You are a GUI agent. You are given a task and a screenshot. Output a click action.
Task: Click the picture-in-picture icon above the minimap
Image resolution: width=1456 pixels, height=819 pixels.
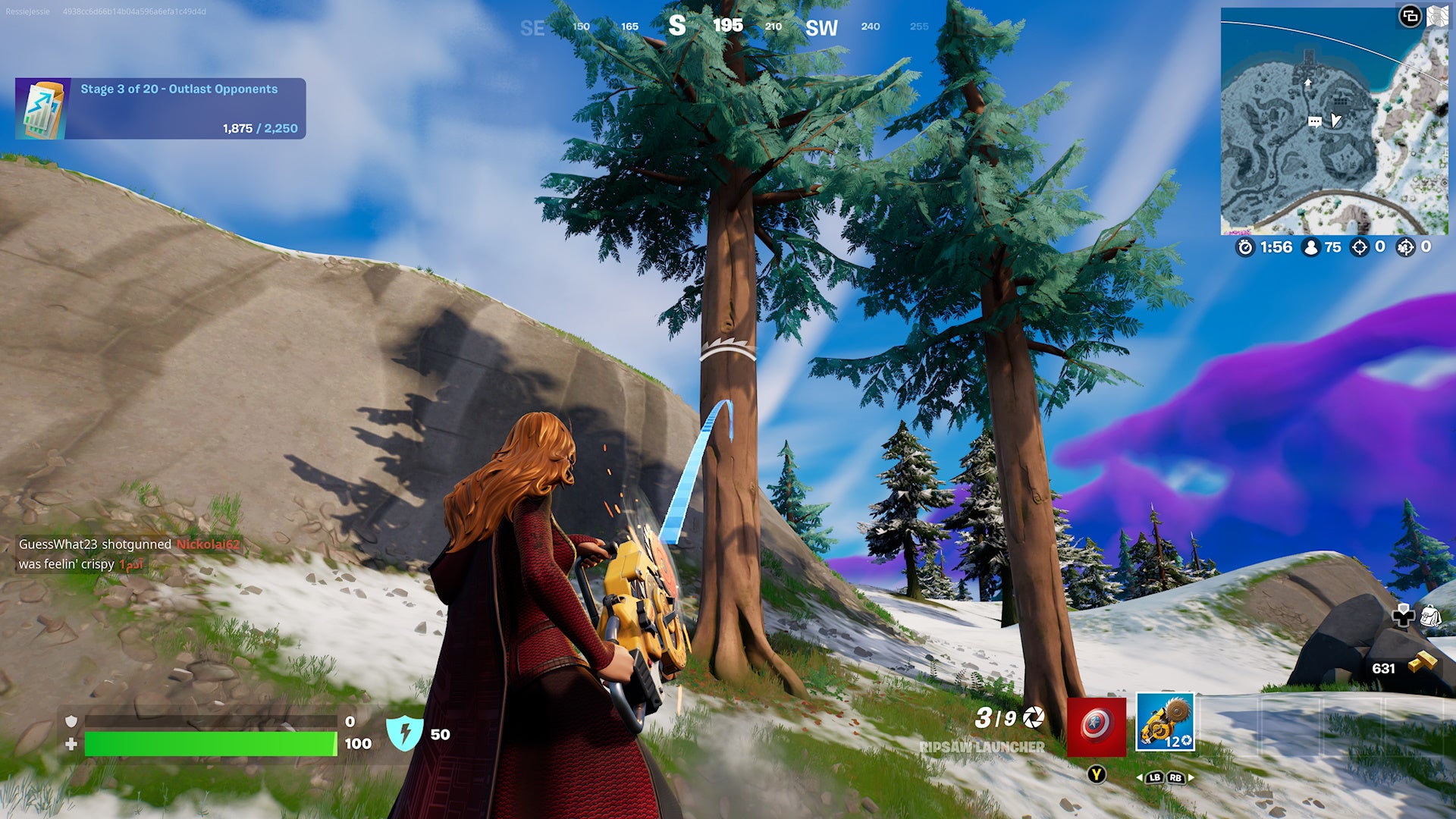tap(1411, 14)
